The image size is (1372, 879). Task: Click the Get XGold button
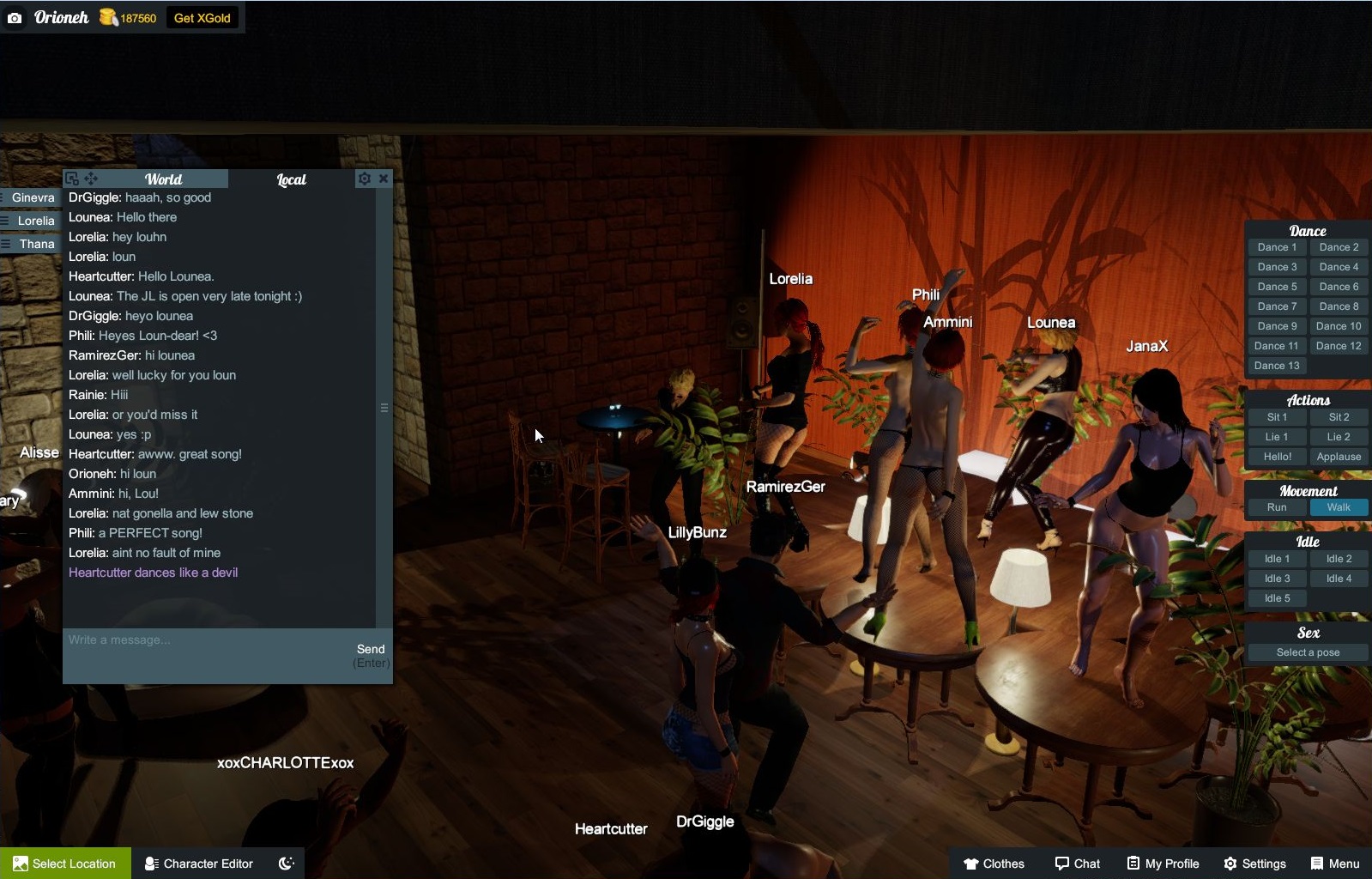click(x=202, y=18)
